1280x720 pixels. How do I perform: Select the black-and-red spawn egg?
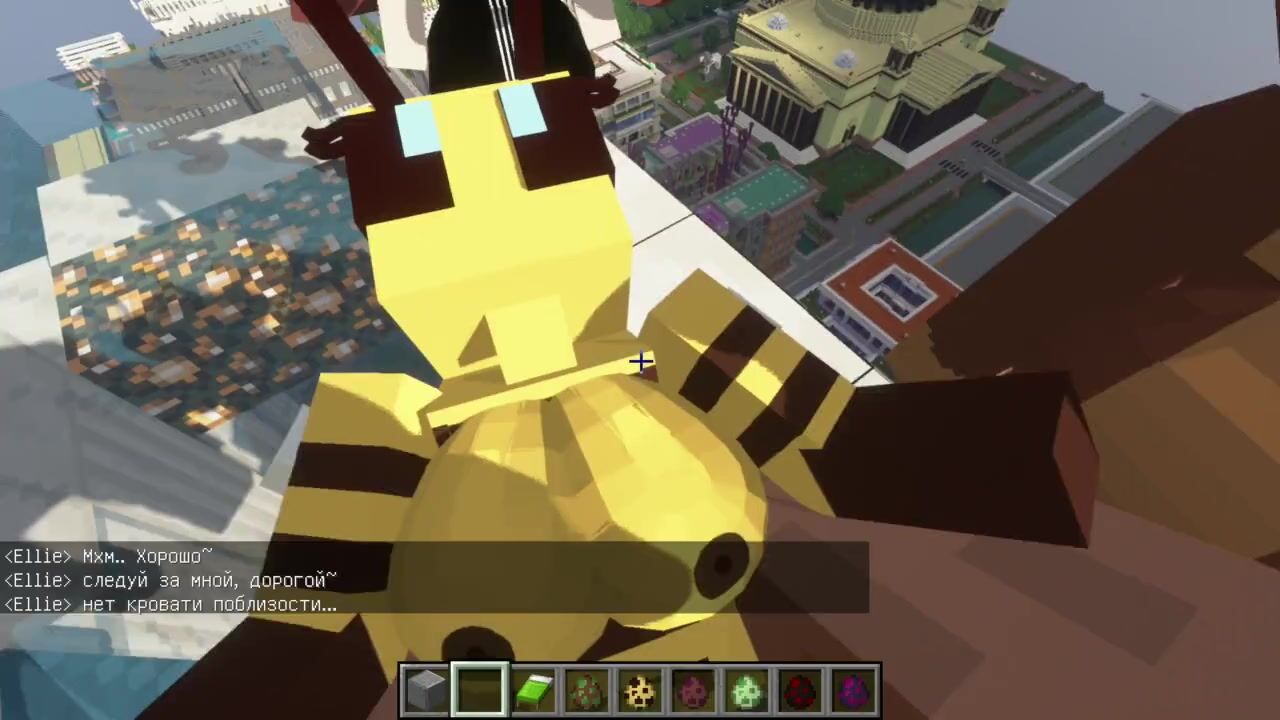pyautogui.click(x=800, y=689)
